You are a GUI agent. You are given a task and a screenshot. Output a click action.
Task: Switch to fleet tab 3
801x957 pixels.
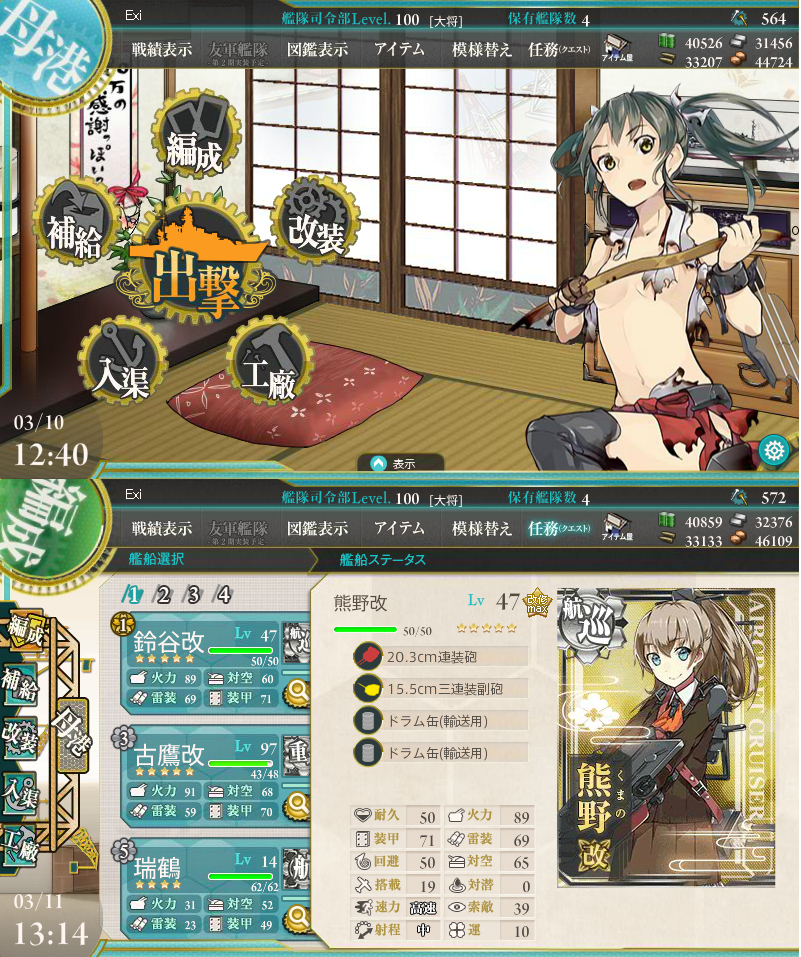(192, 595)
